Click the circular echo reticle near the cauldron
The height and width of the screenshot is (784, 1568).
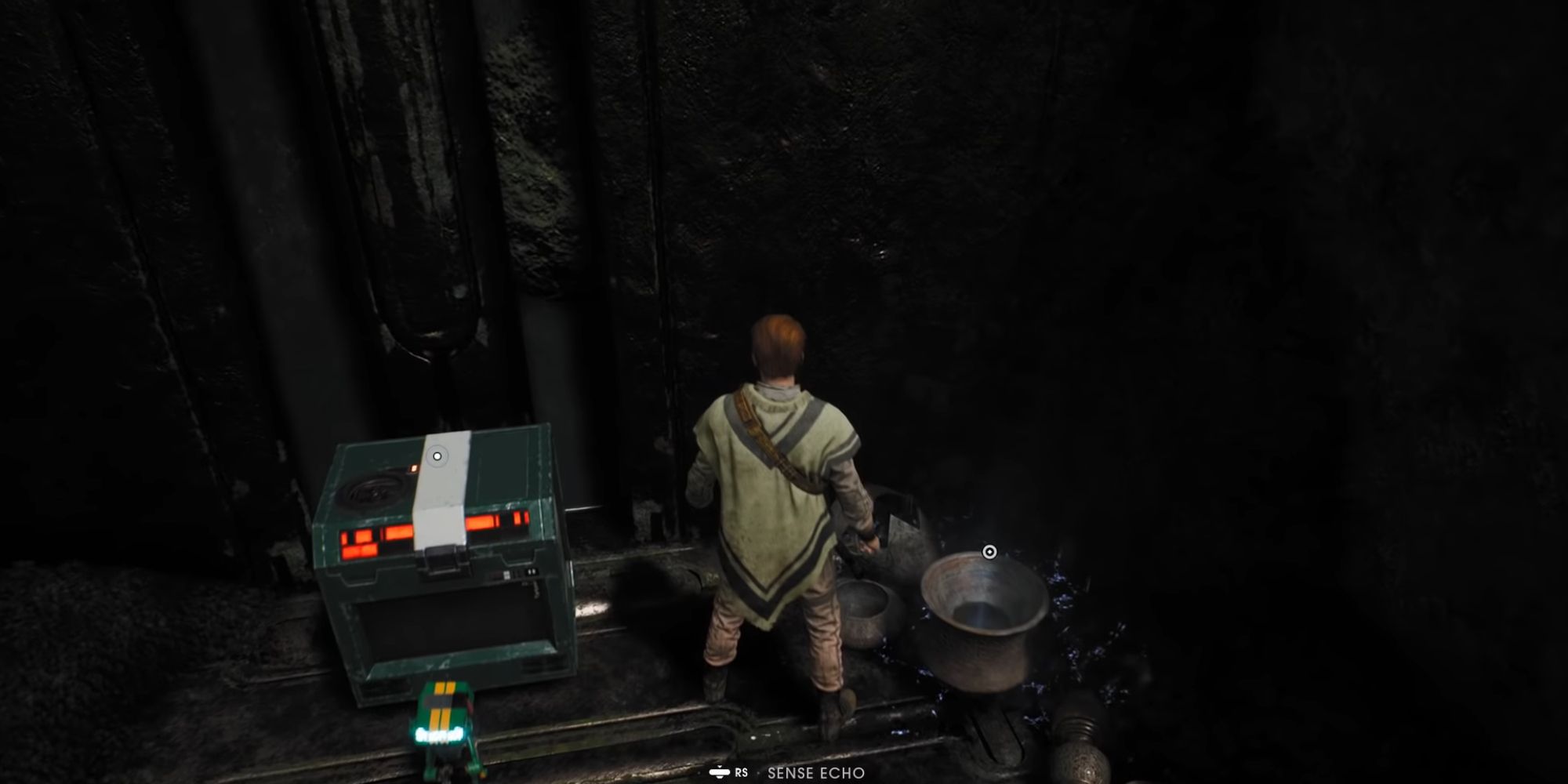point(988,553)
